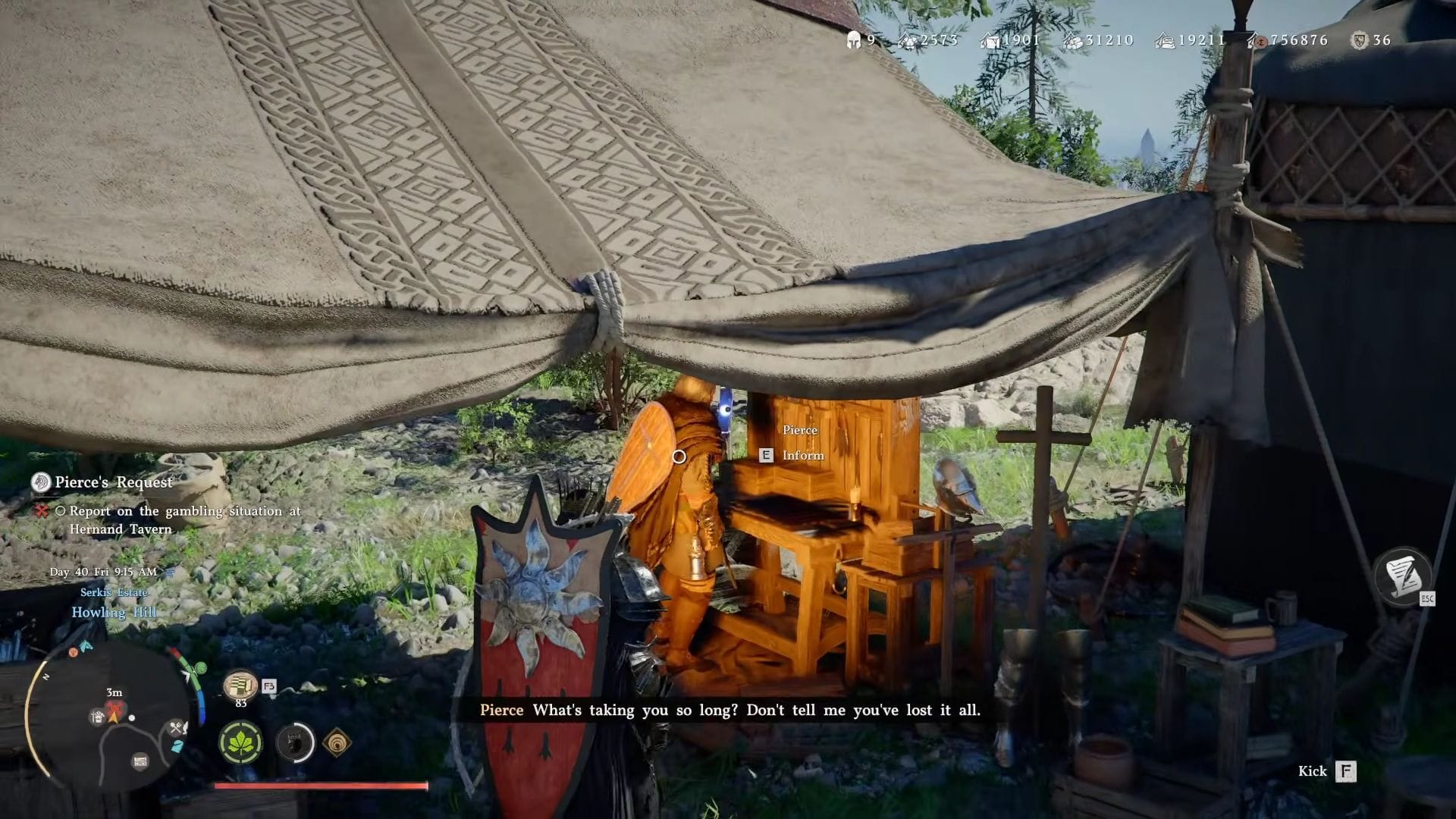Select the consumable item slot showing 83
1456x819 pixels.
(240, 686)
